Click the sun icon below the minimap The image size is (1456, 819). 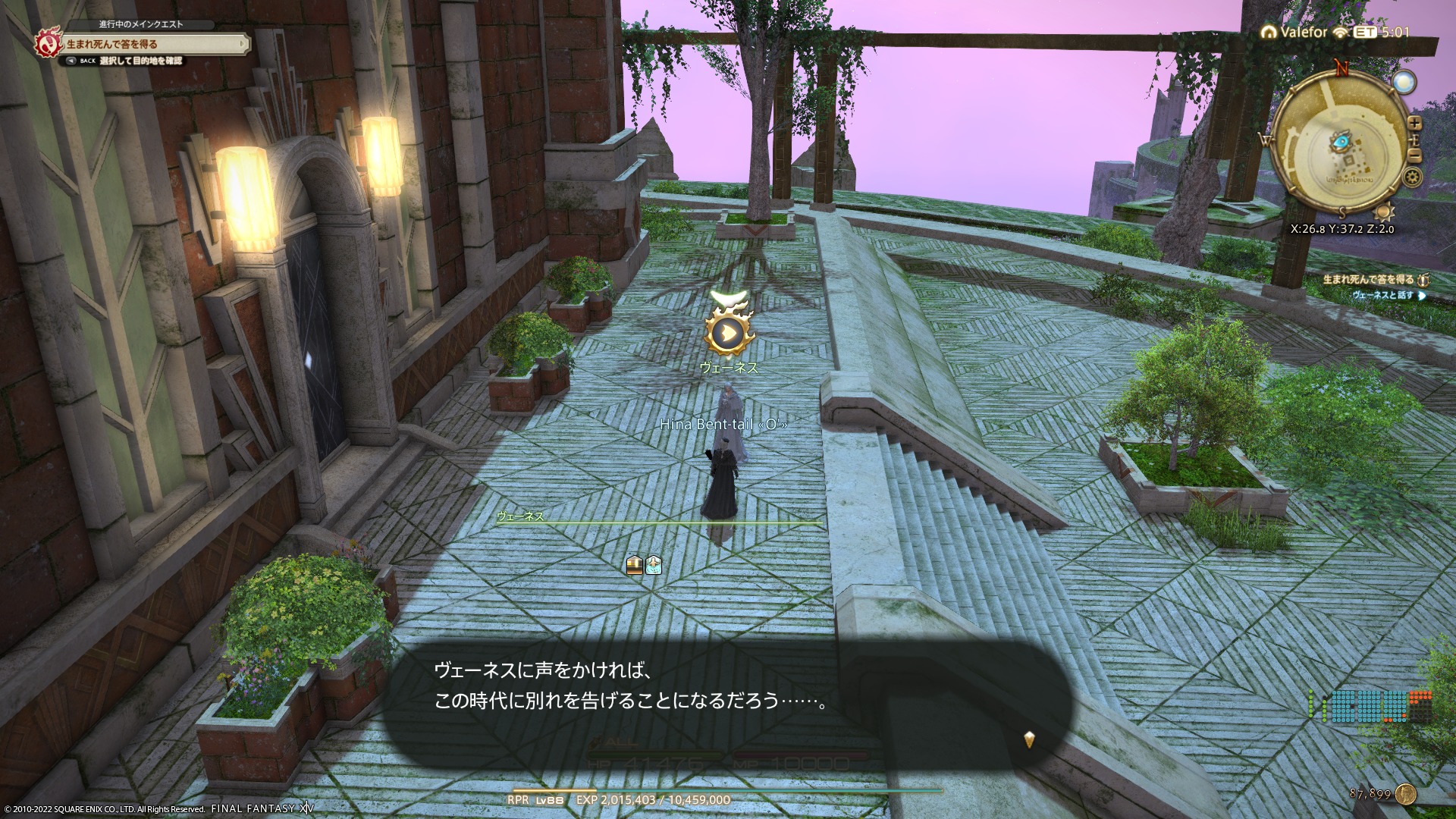1384,212
